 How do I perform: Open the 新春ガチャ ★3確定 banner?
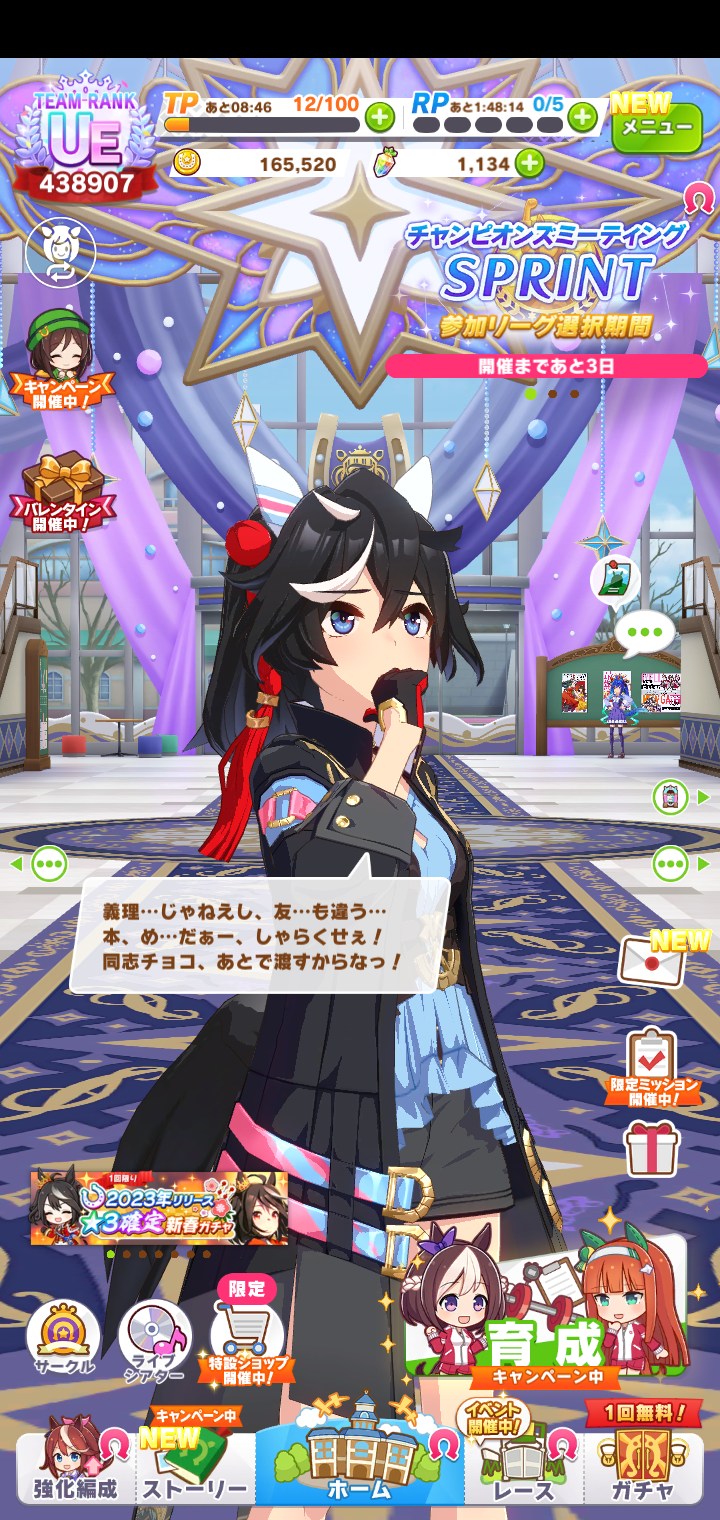click(159, 1207)
